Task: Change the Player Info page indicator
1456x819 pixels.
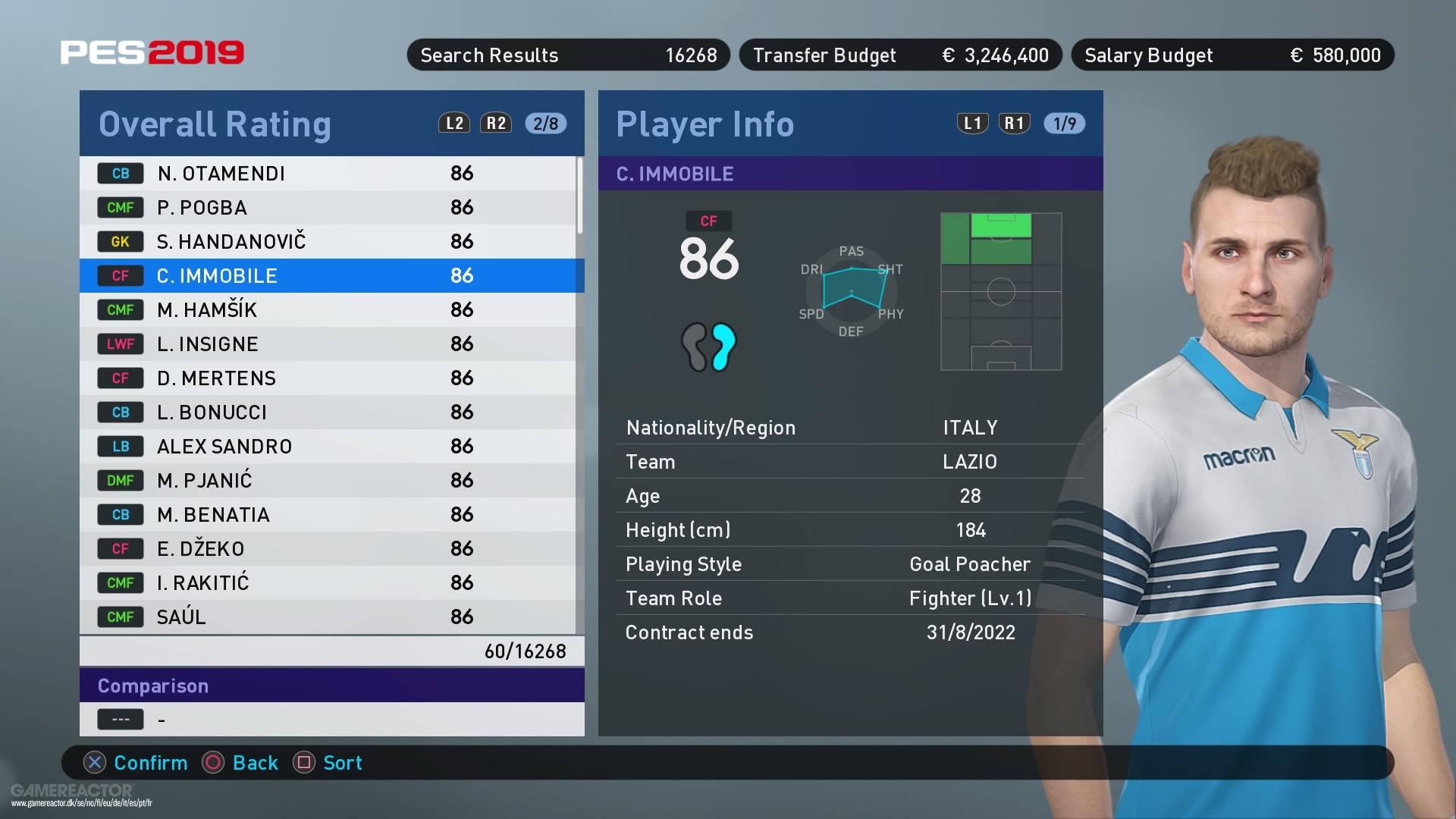Action: (1064, 124)
